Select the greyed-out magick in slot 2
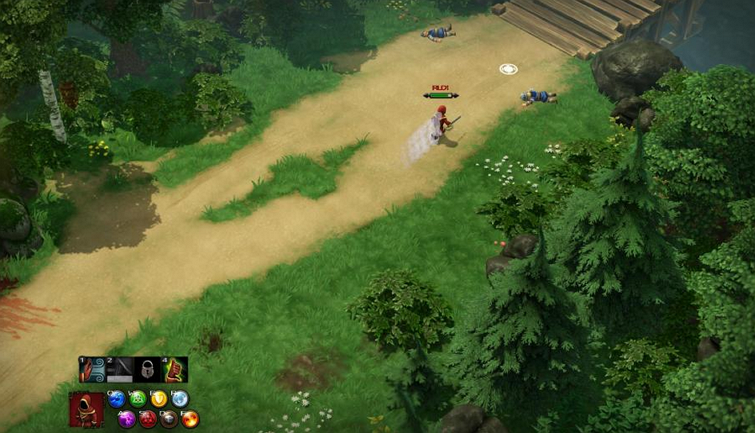This screenshot has height=433, width=755. 120,370
